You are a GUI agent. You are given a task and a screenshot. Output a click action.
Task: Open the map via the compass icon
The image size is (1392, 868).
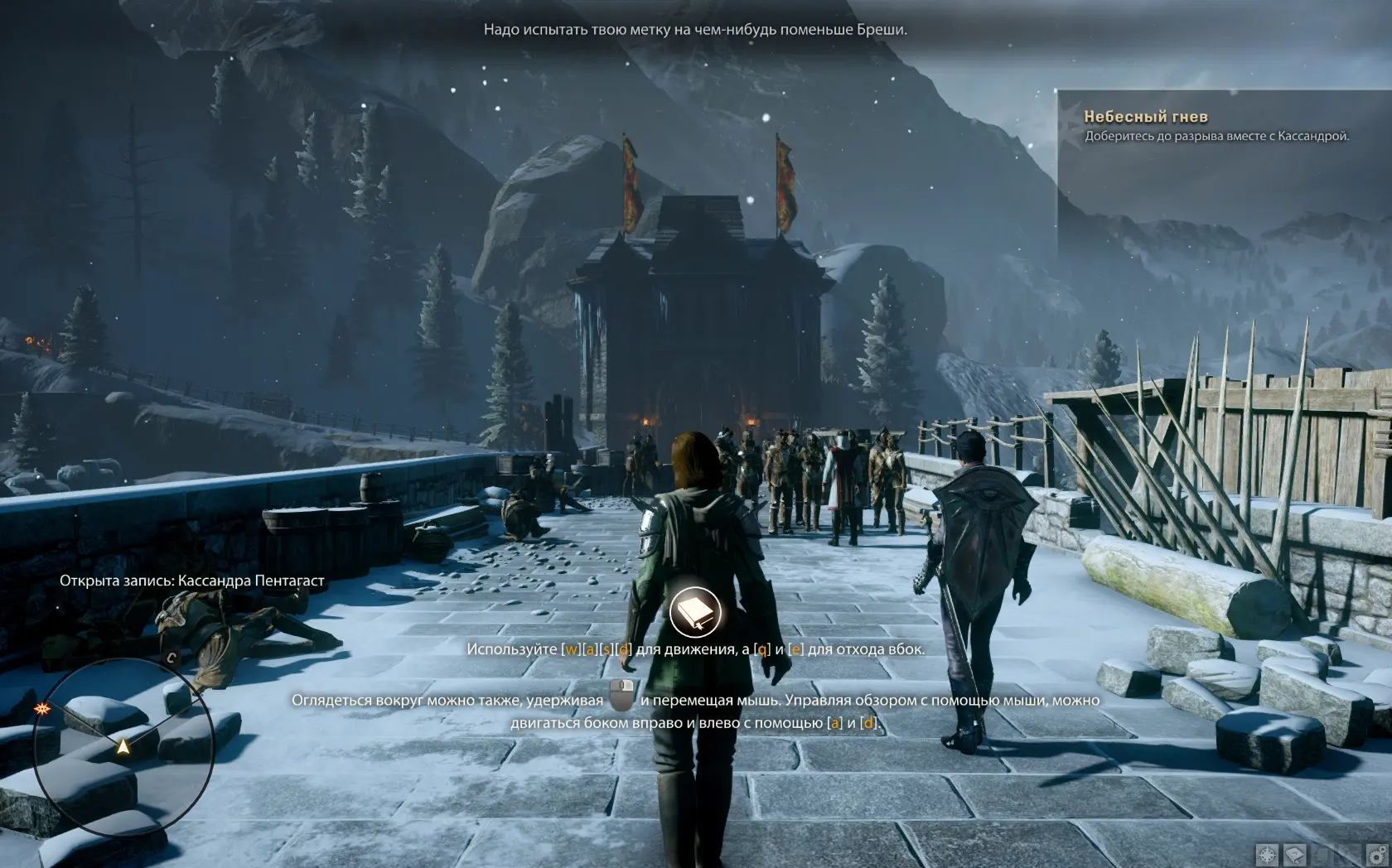coord(1267,854)
